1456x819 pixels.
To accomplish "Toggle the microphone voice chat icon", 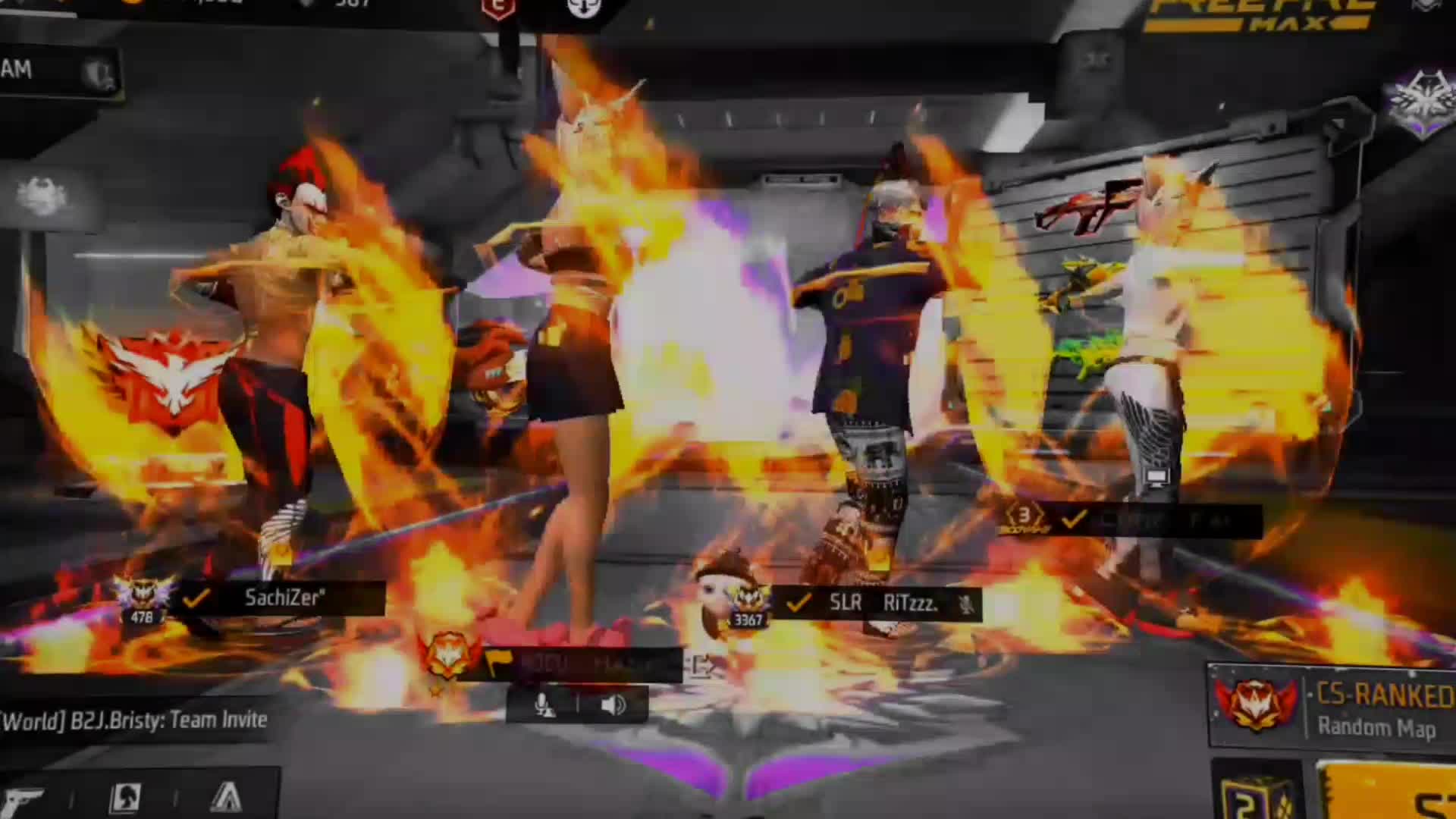I will coord(543,705).
